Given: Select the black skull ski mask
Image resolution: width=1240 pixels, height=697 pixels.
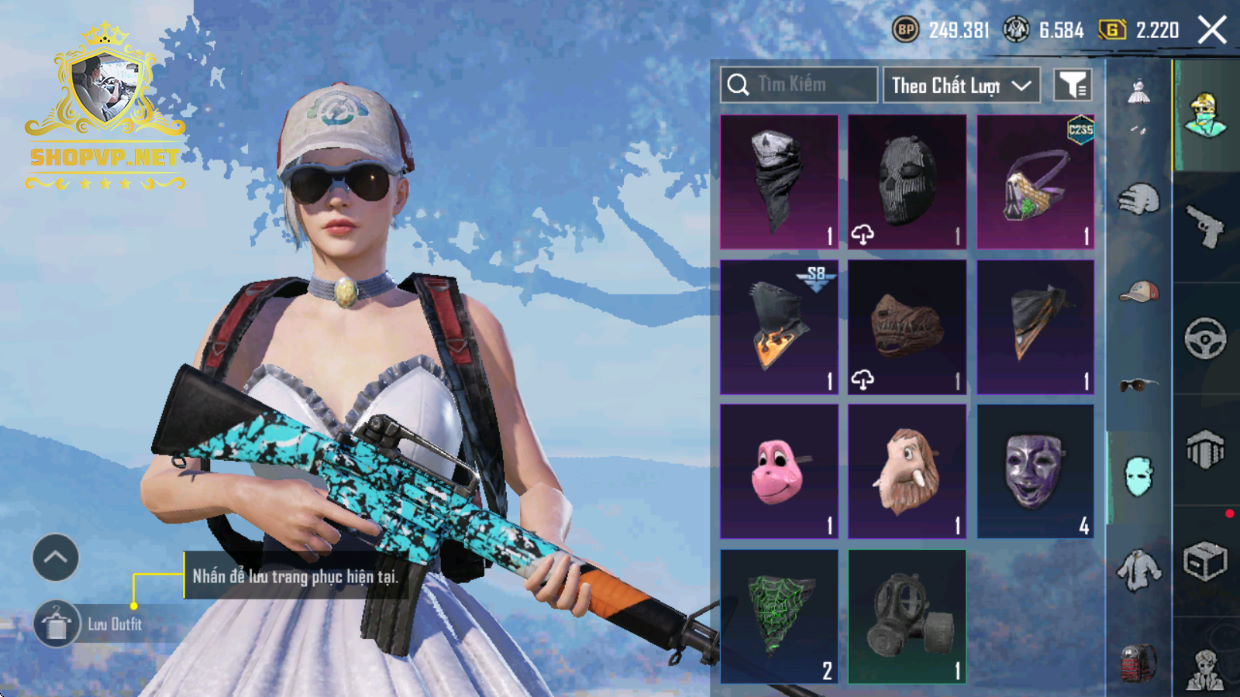Looking at the screenshot, I should point(907,181).
